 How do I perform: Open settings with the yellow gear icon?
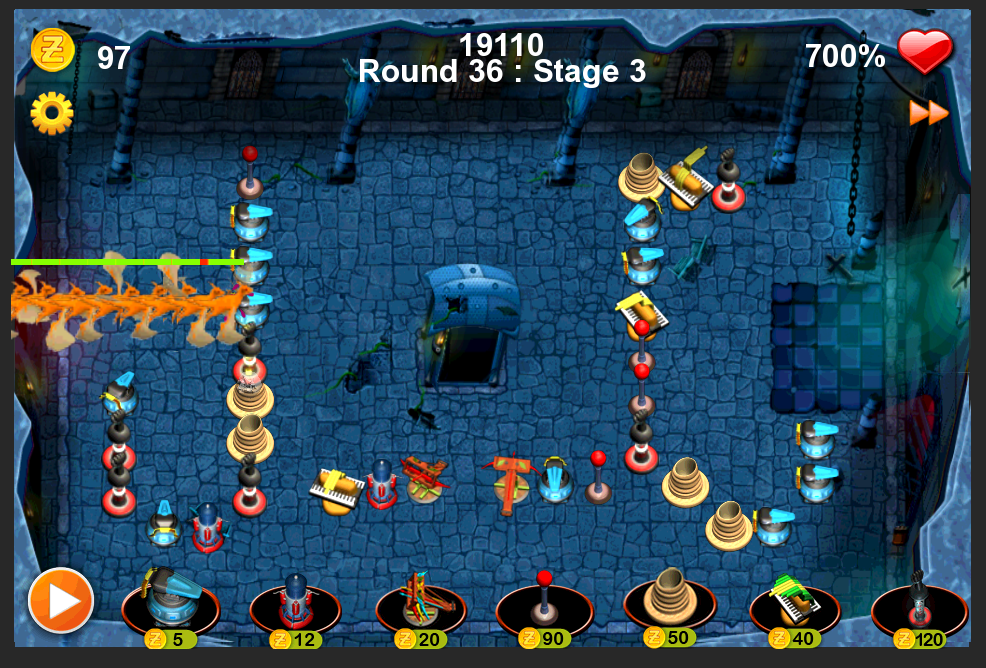tap(52, 113)
